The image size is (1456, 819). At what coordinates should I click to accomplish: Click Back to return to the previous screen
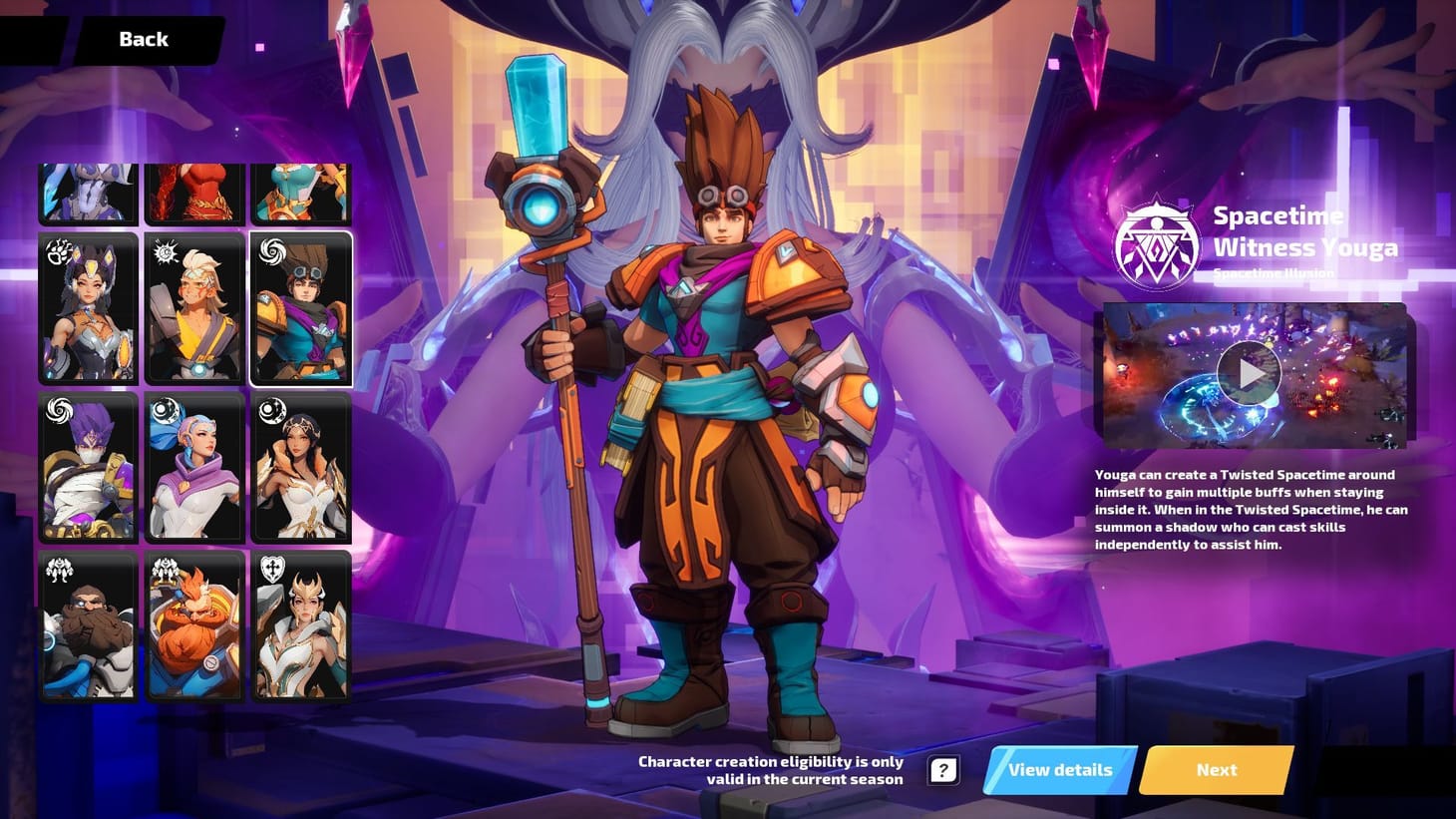tap(143, 38)
